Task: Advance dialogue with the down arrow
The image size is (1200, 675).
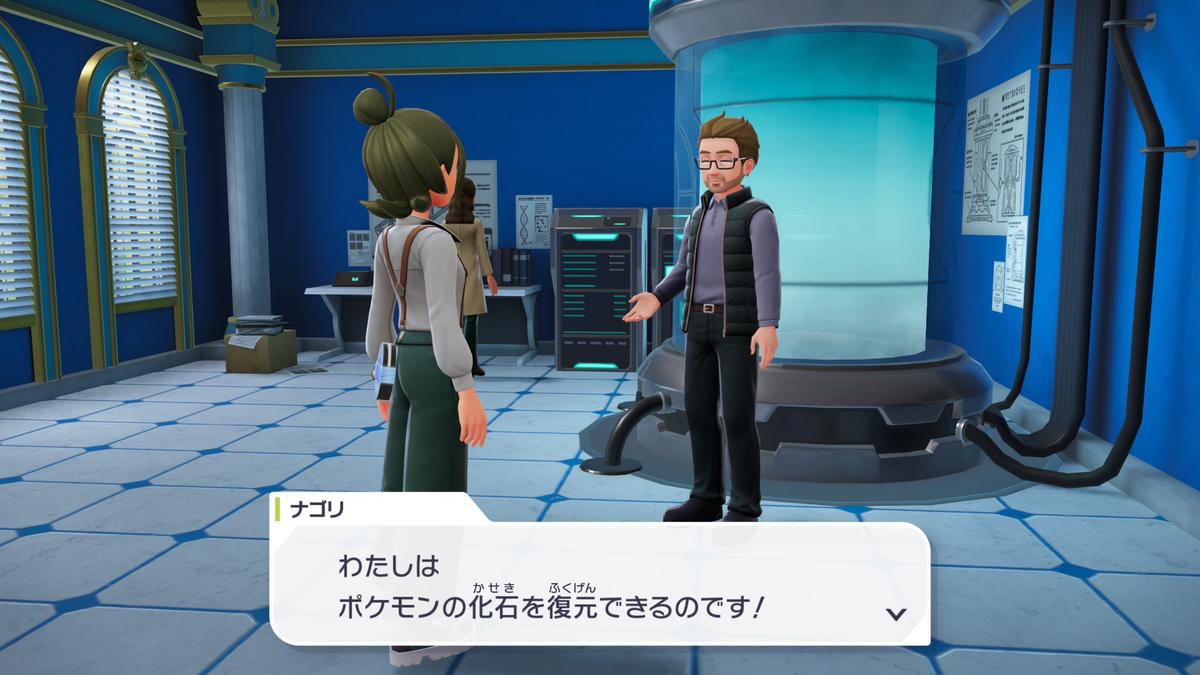Action: coord(896,613)
